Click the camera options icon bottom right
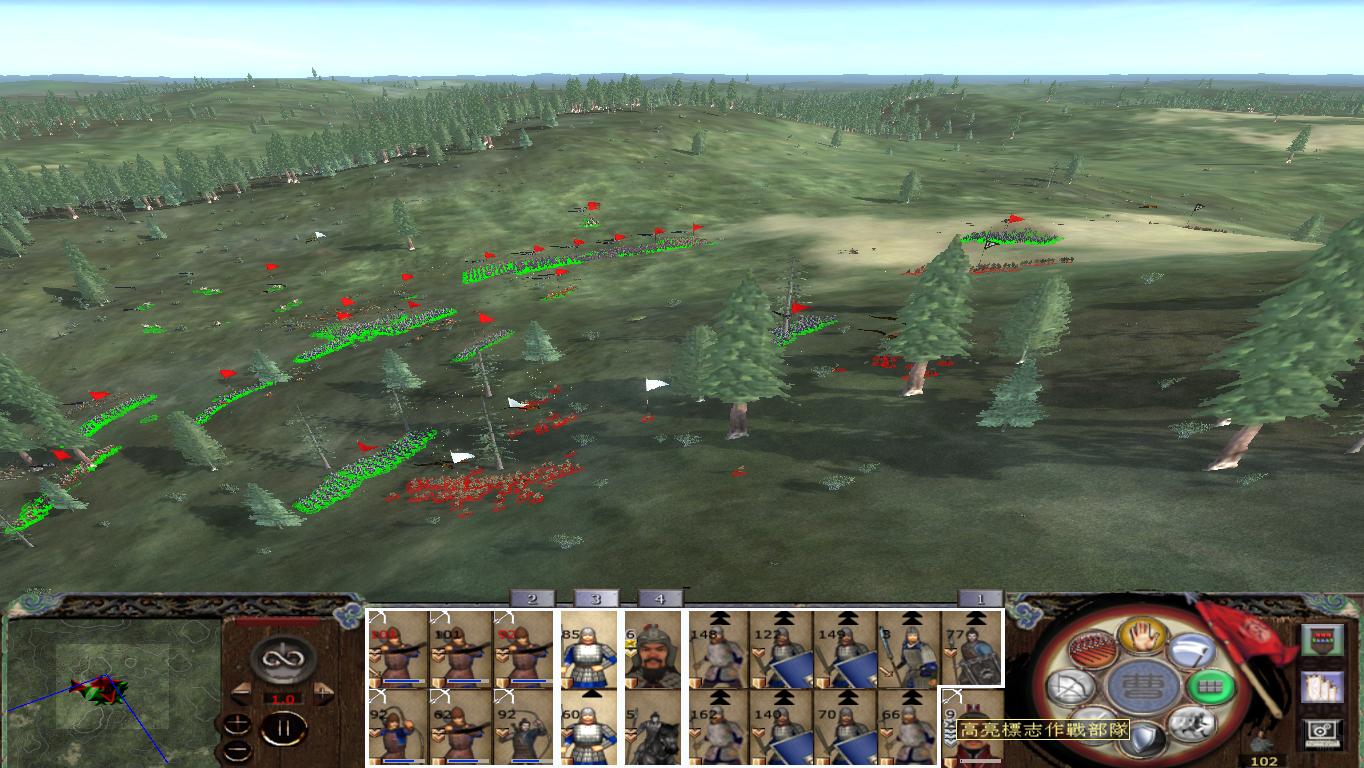Screen dimensions: 1364x768 pos(1323,735)
